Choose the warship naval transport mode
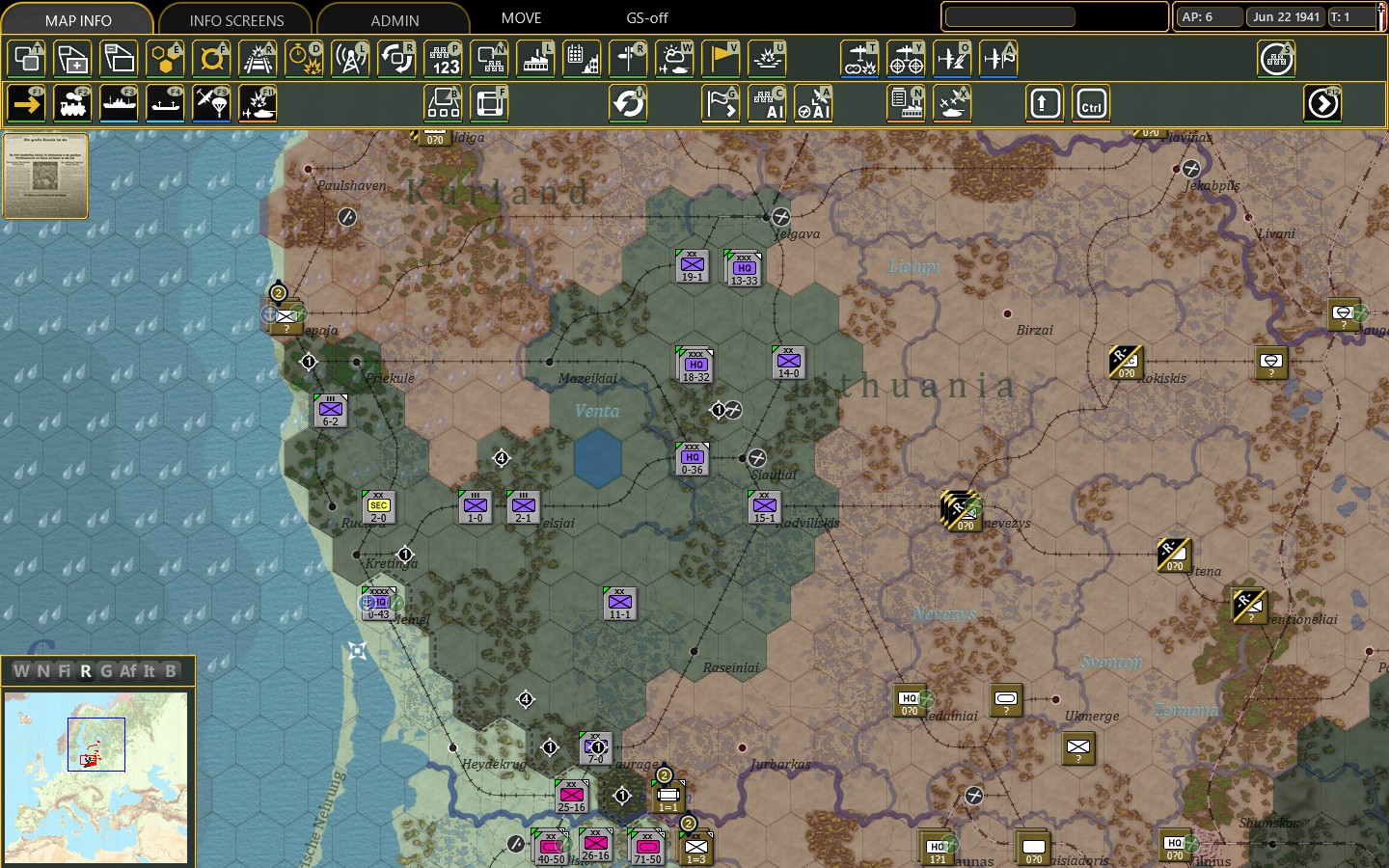1389x868 pixels. click(x=120, y=103)
